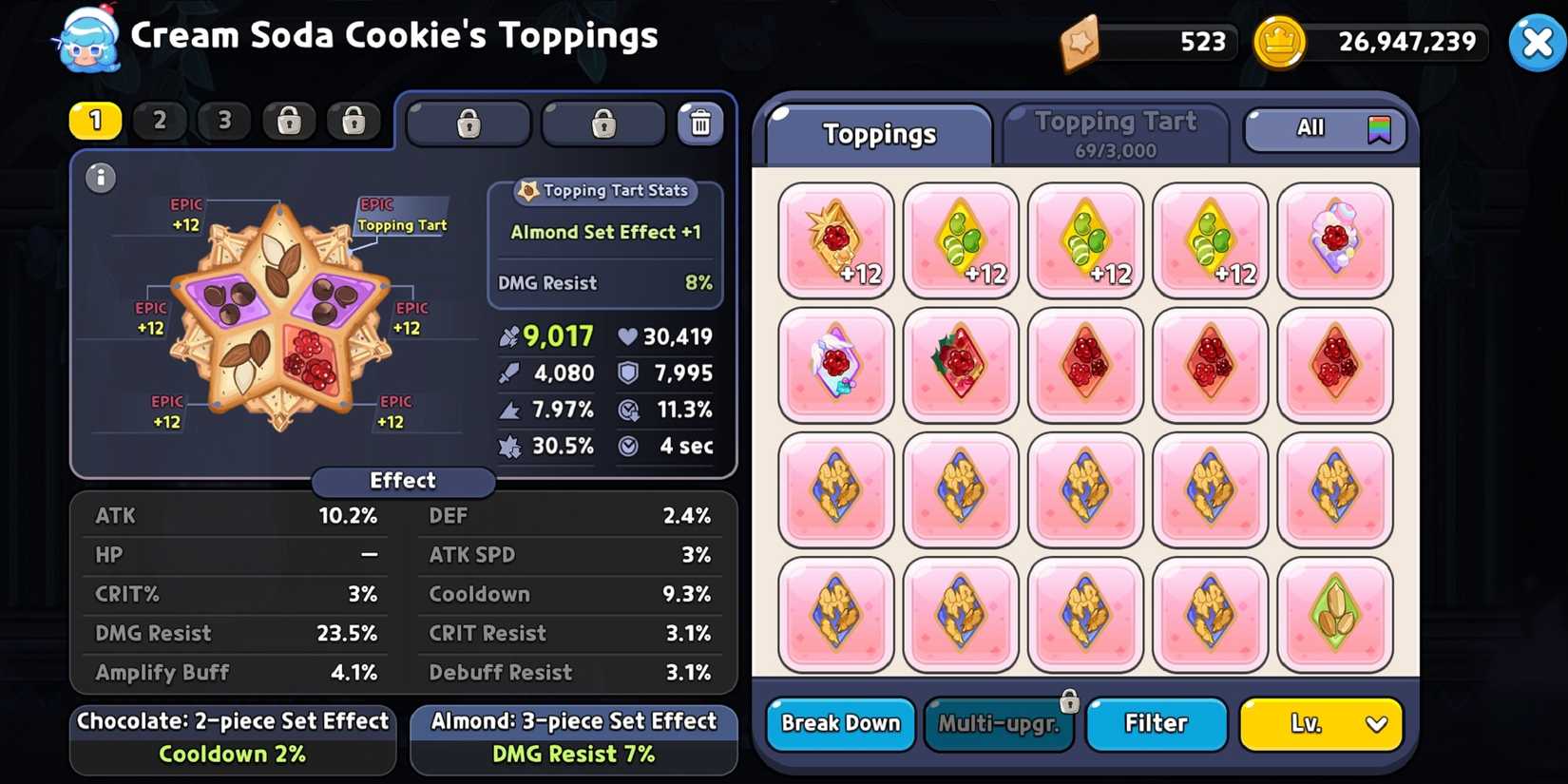Click the Topping Tart 69/3,000 progress counter
Screen dimensions: 1568x784
tap(1116, 149)
